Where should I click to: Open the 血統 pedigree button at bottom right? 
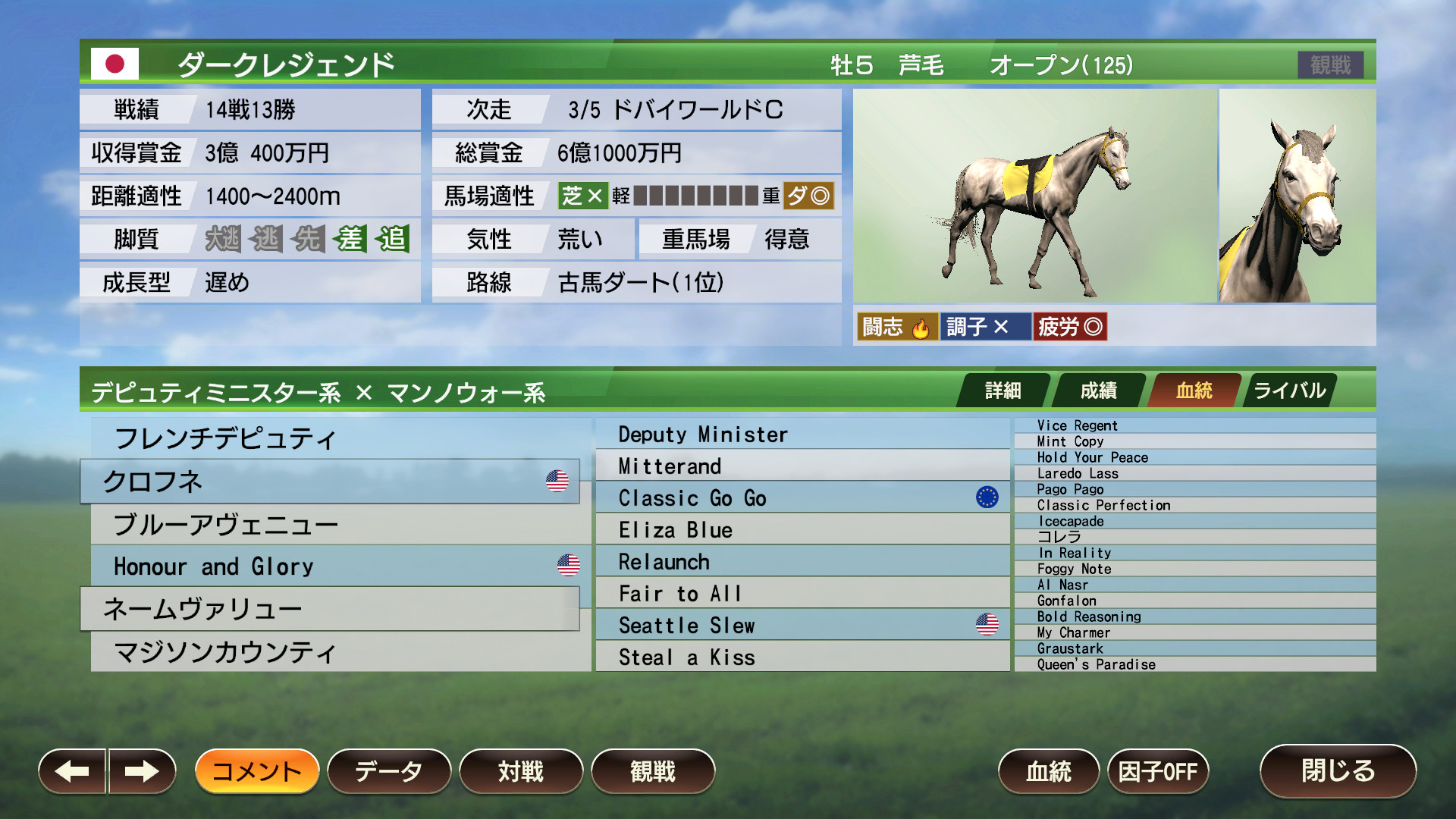[x=1050, y=770]
